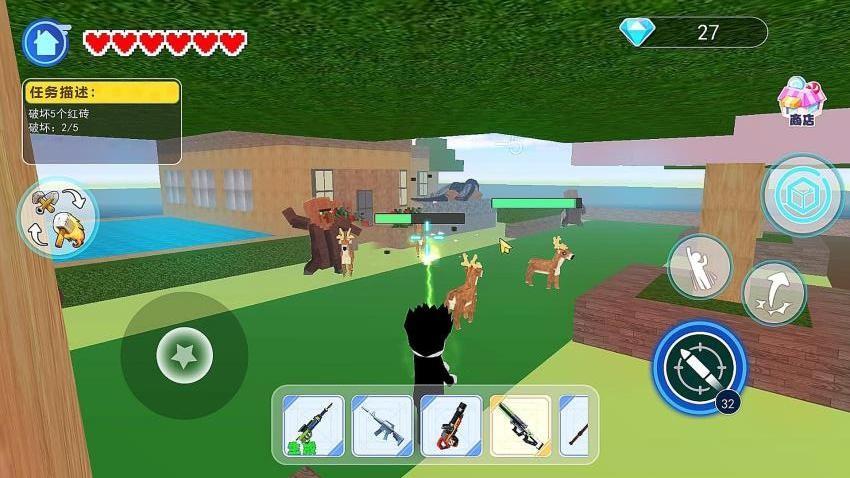Tap the waving figure emote button
The width and height of the screenshot is (850, 478).
point(699,266)
